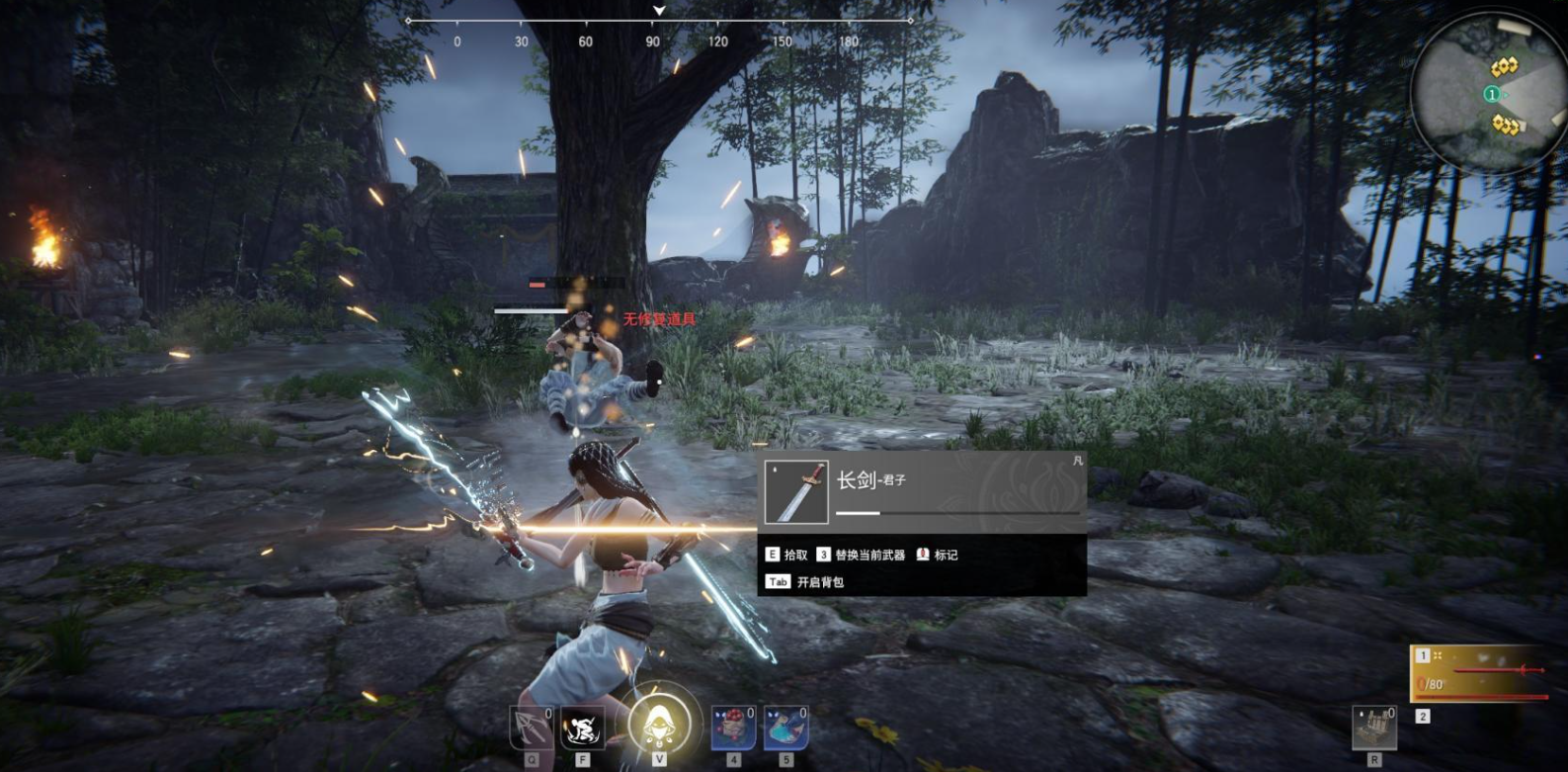Select the grappling hook skill slot
This screenshot has width=1568, height=772.
tap(531, 729)
